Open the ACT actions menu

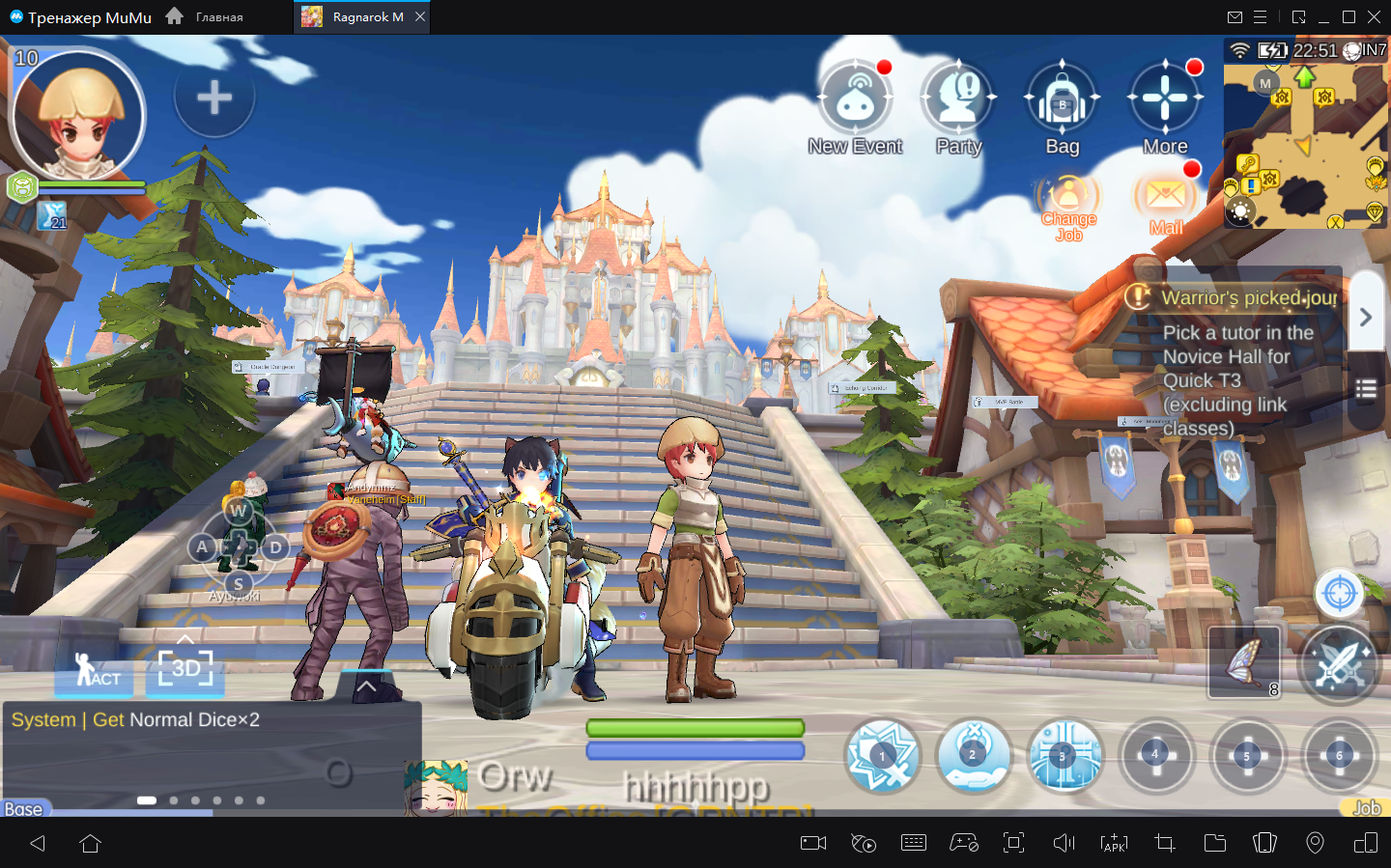[94, 670]
